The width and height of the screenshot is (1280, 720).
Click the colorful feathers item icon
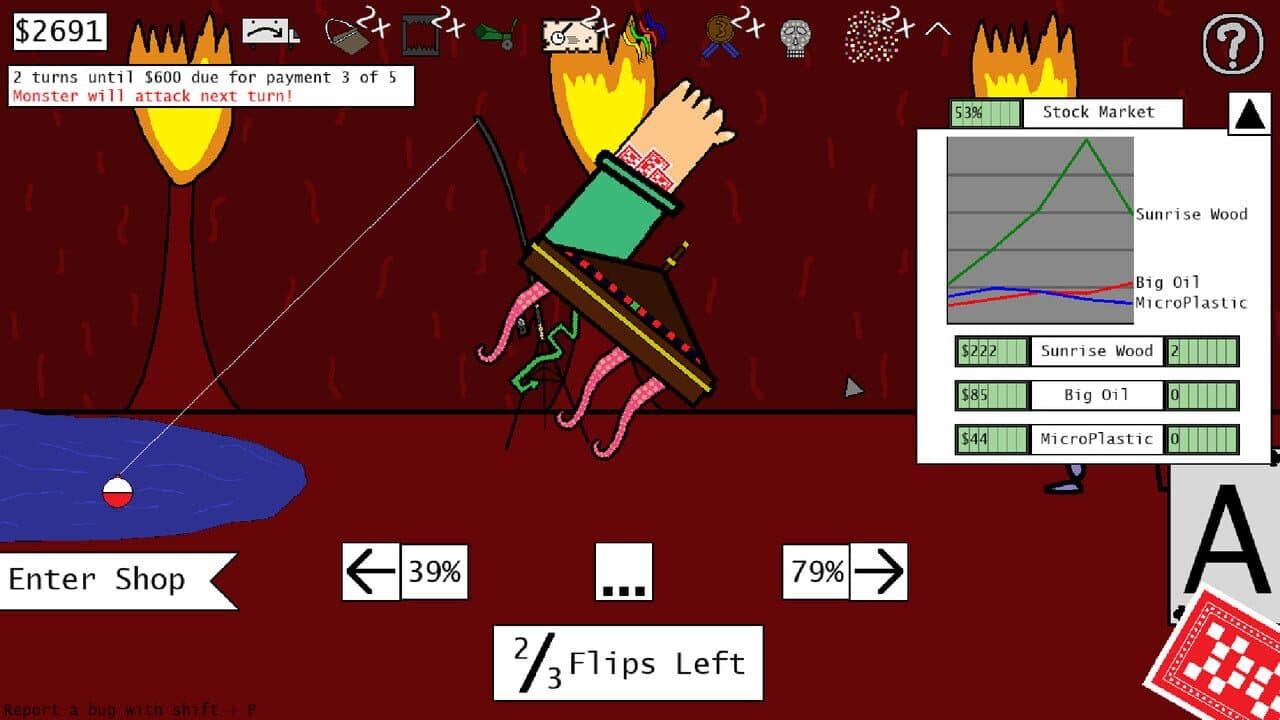[x=645, y=32]
